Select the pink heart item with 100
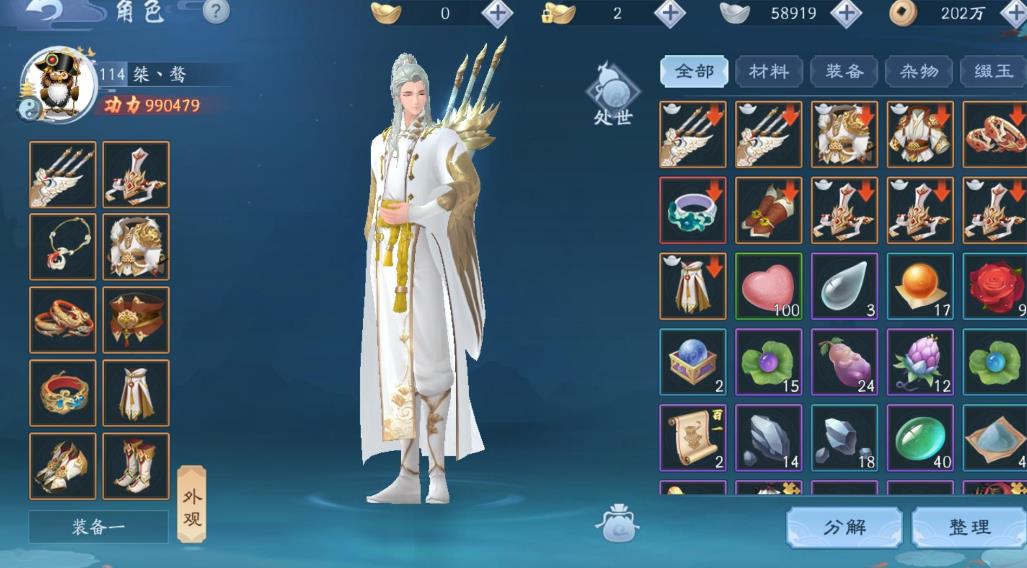Viewport: 1027px width, 568px height. [768, 286]
